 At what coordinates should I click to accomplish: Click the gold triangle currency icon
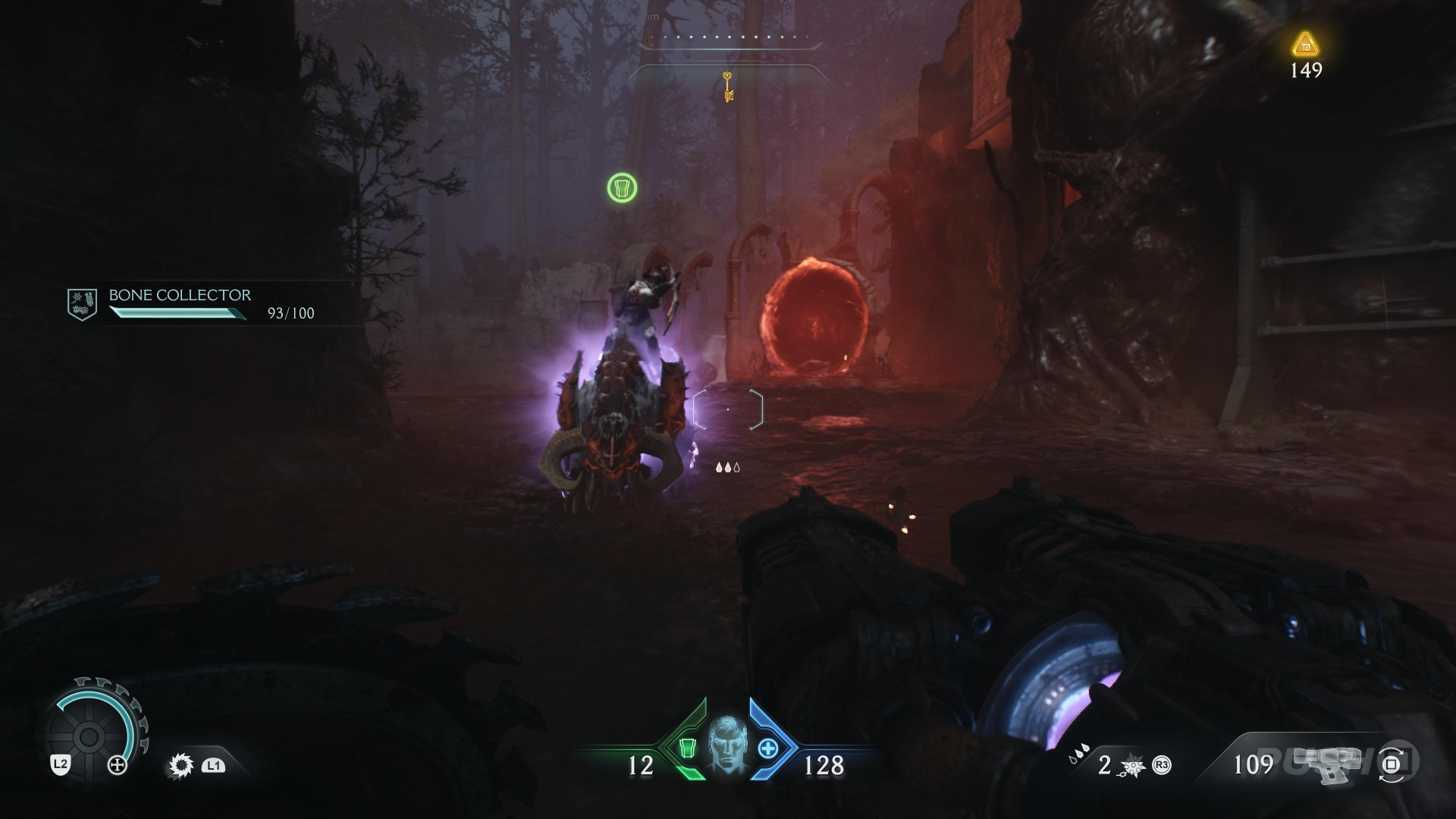(x=1304, y=45)
